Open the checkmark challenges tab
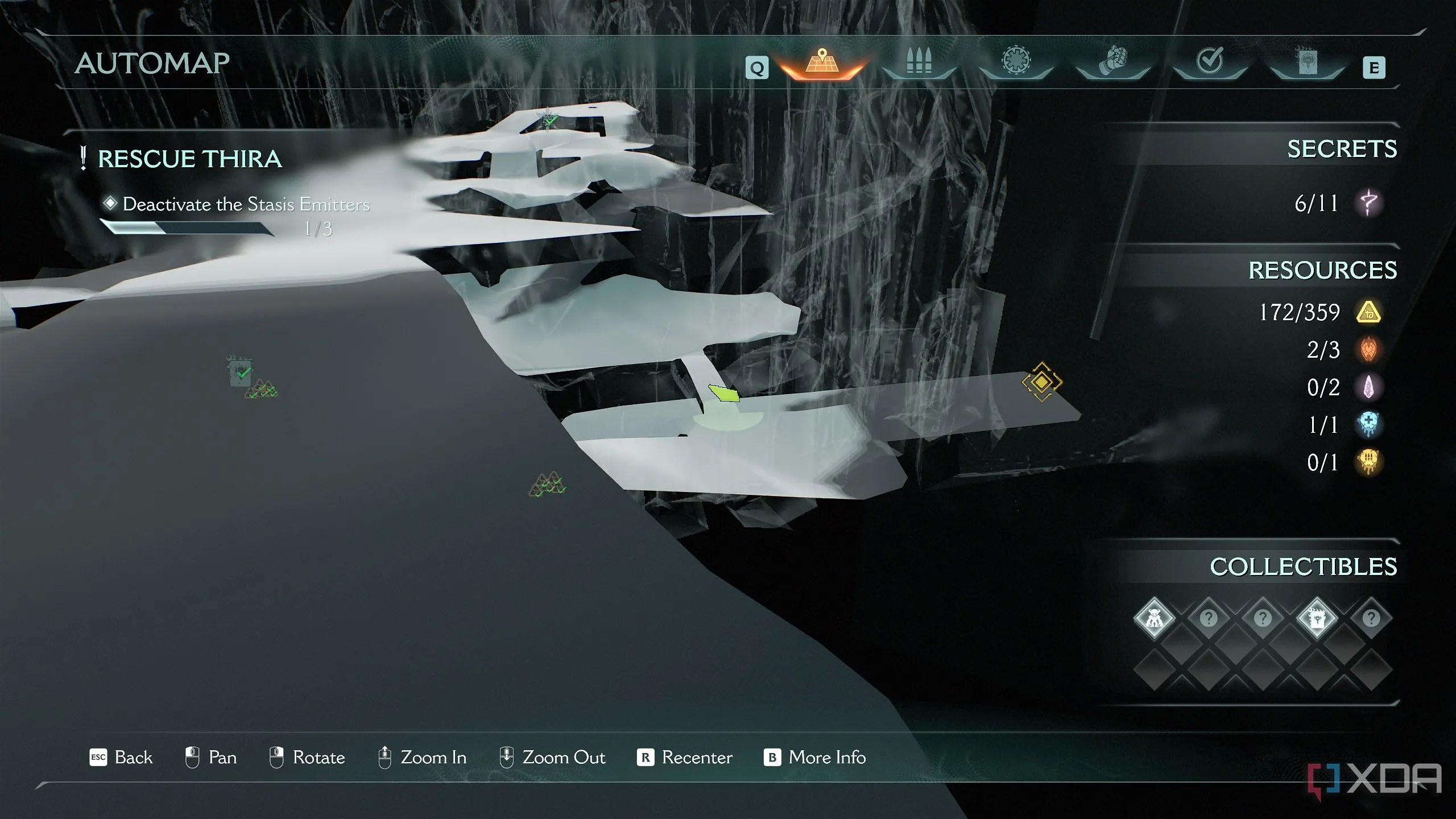Screen dimensions: 1456x819 coord(1209,61)
